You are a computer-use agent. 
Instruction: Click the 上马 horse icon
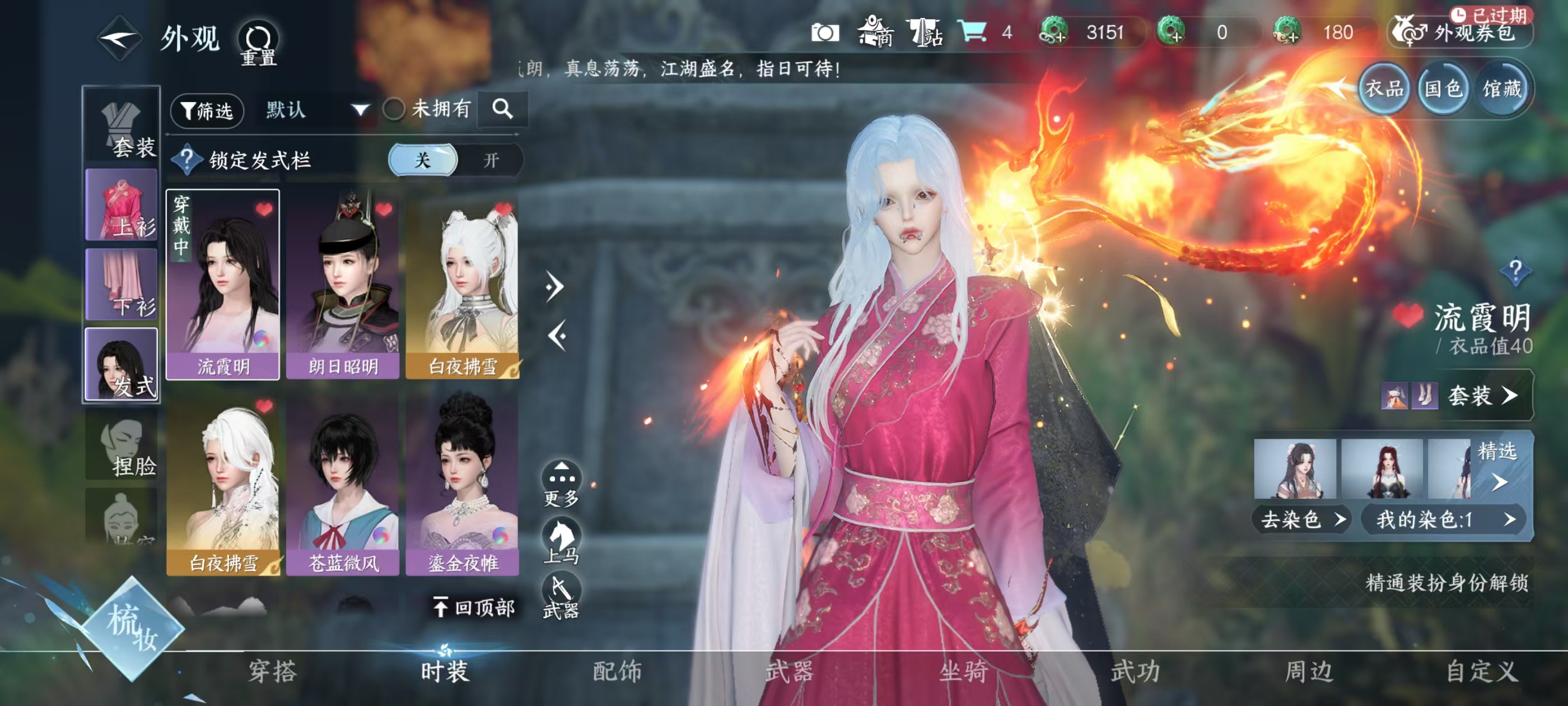563,540
